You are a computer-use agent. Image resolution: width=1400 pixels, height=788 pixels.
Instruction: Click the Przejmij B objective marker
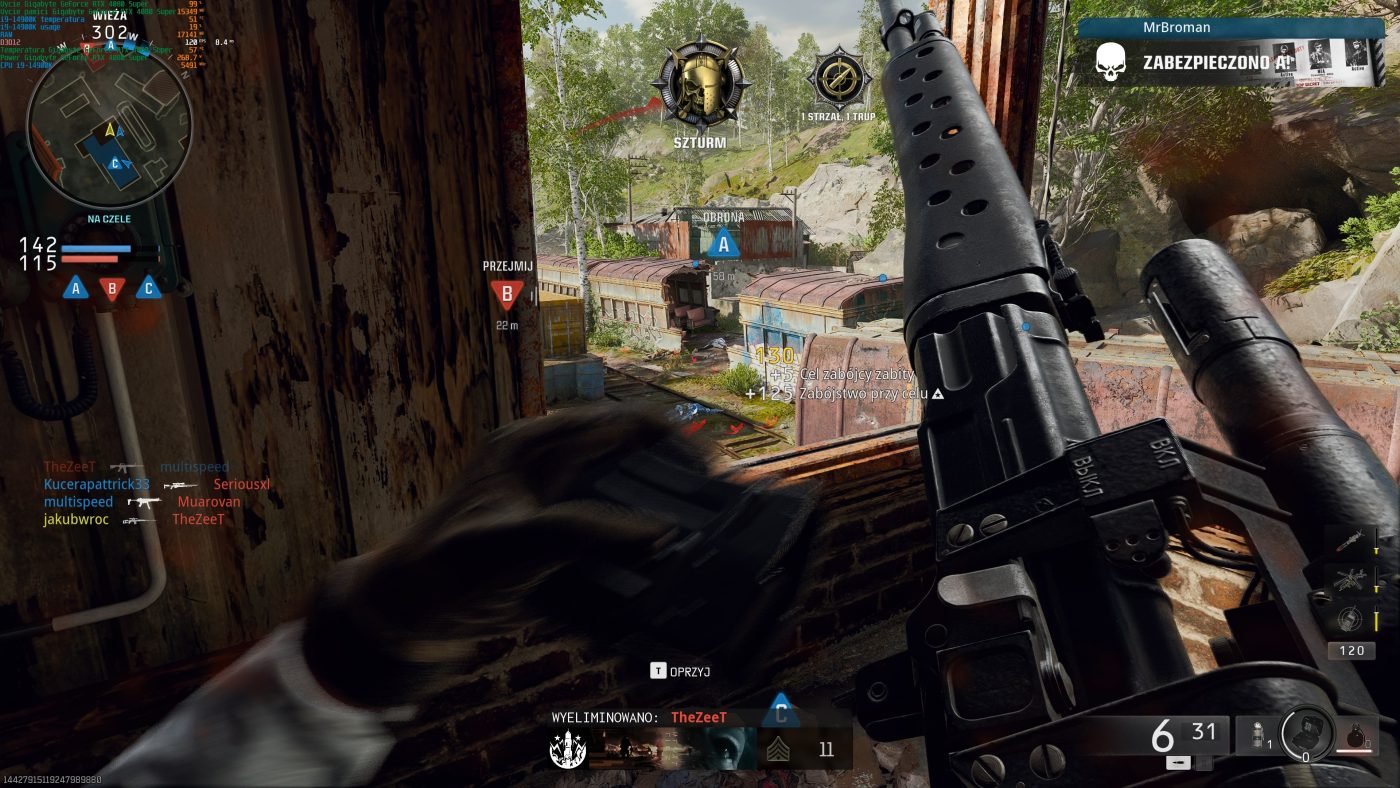pos(507,294)
